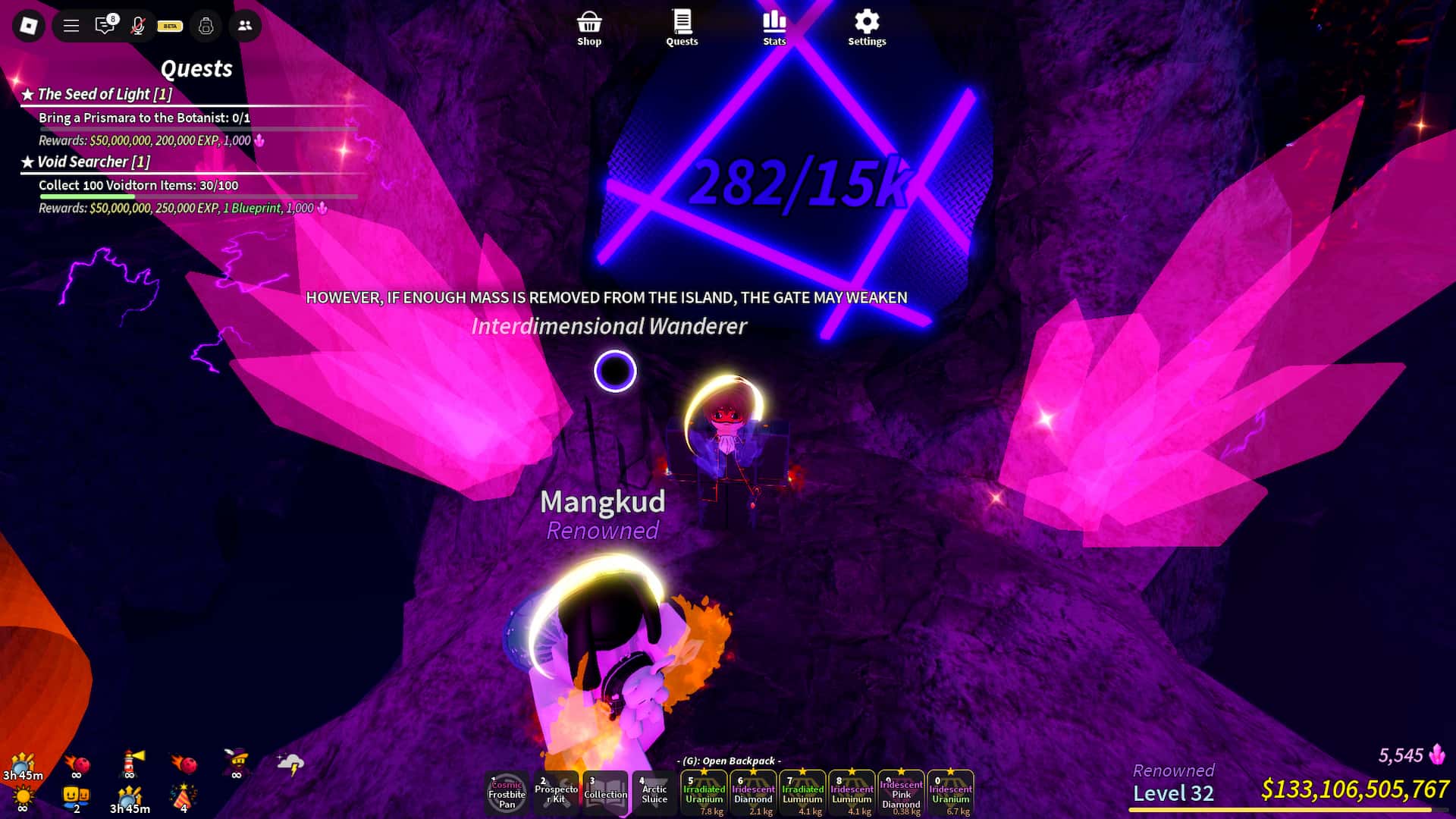Select the Arctic Sluice in slot 4

(x=654, y=792)
